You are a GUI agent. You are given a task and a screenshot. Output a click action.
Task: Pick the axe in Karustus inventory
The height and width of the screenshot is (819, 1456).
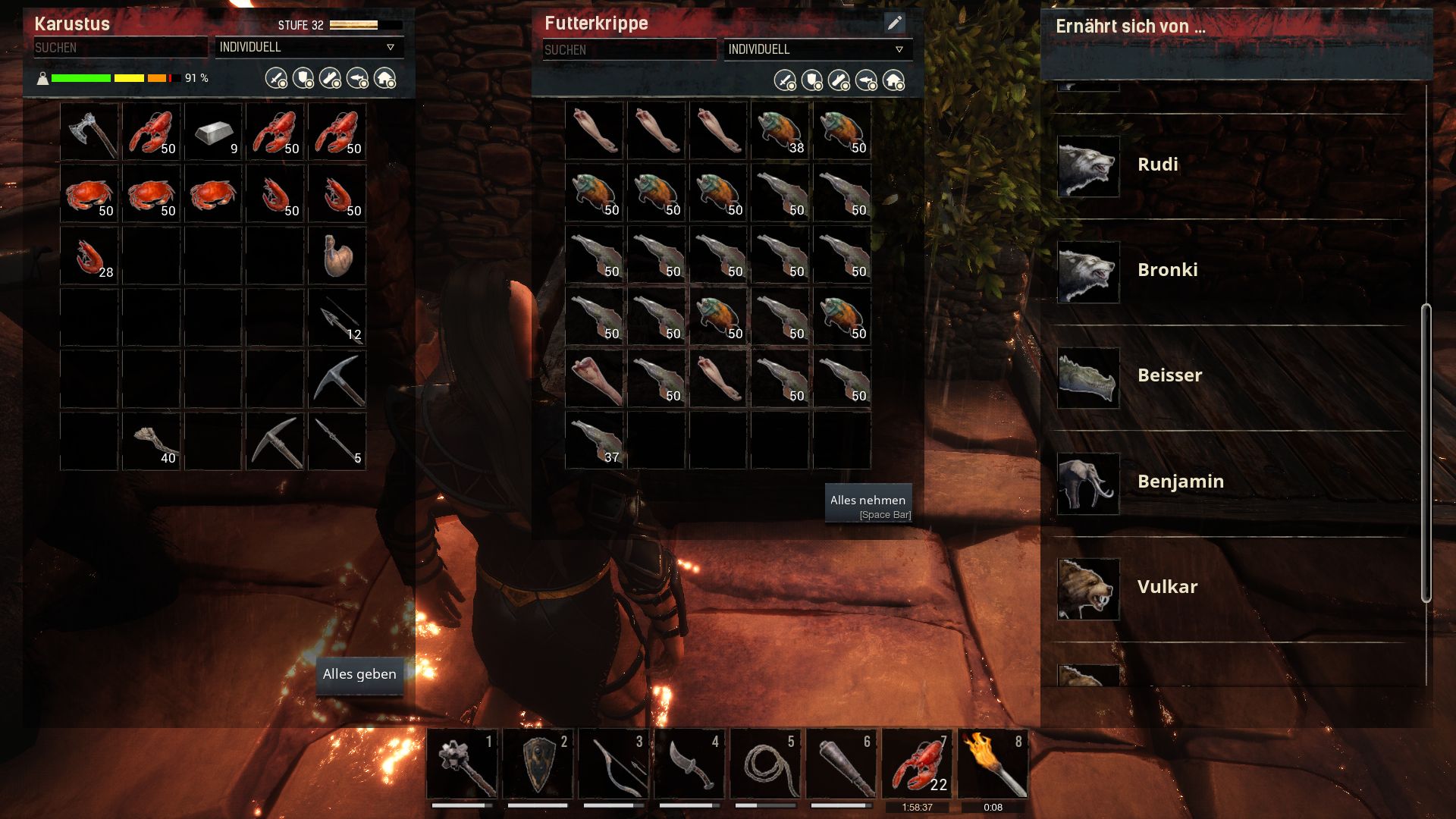[89, 132]
